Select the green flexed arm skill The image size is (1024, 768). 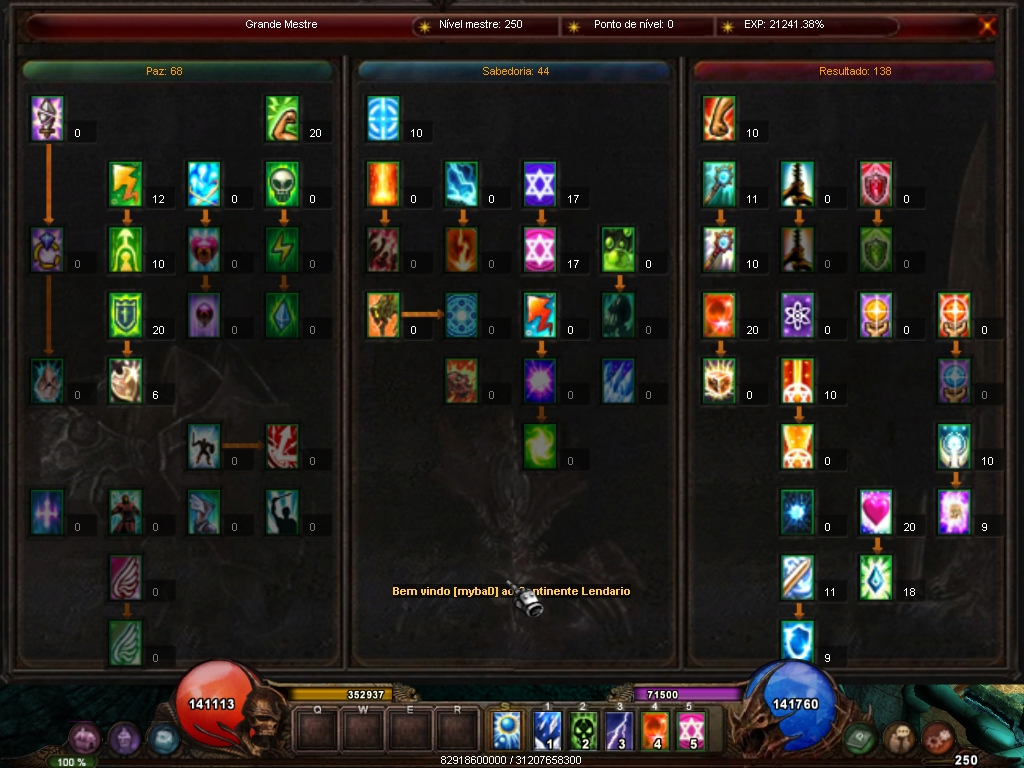click(283, 118)
